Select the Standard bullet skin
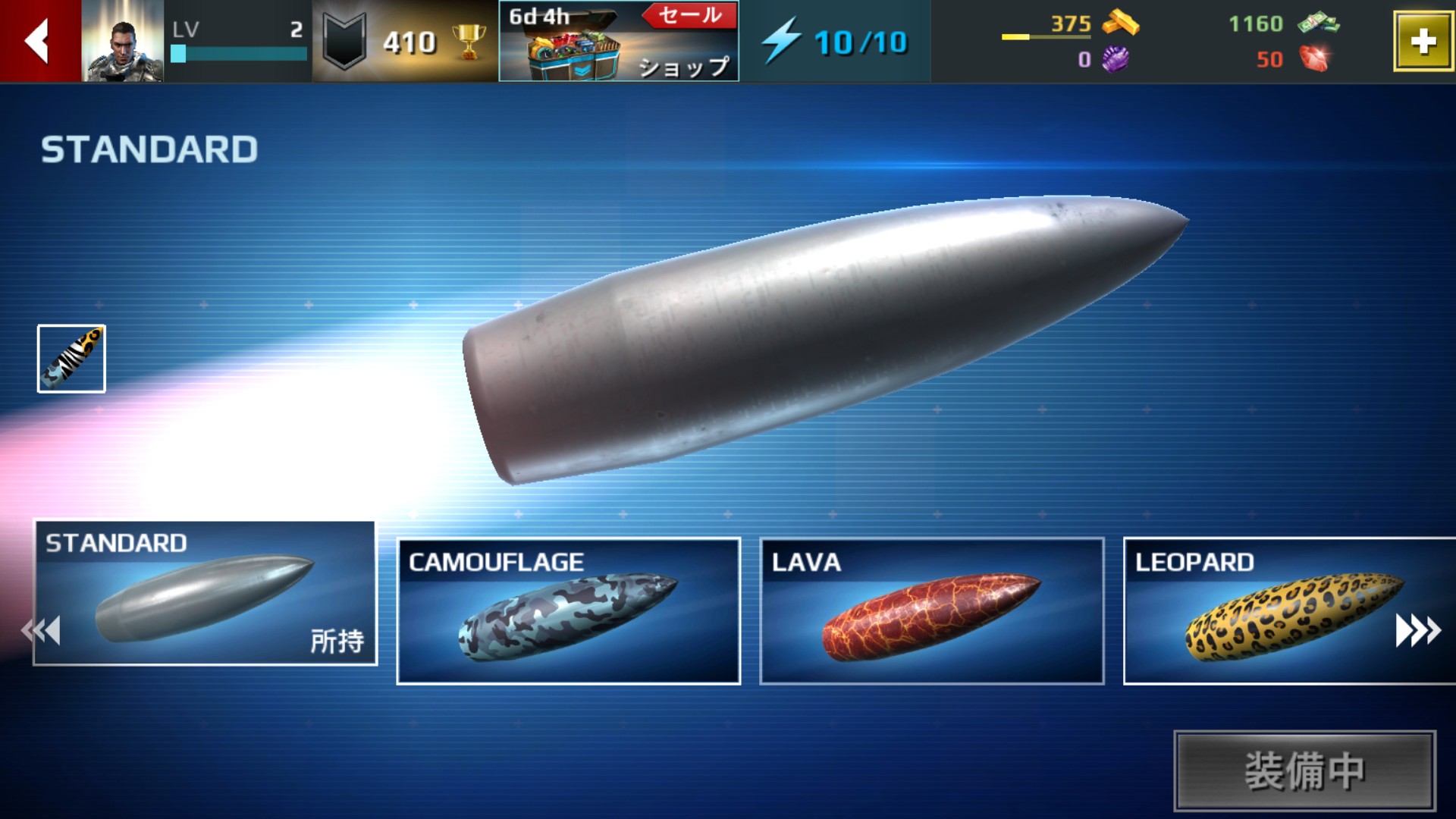Viewport: 1456px width, 819px height. point(205,593)
